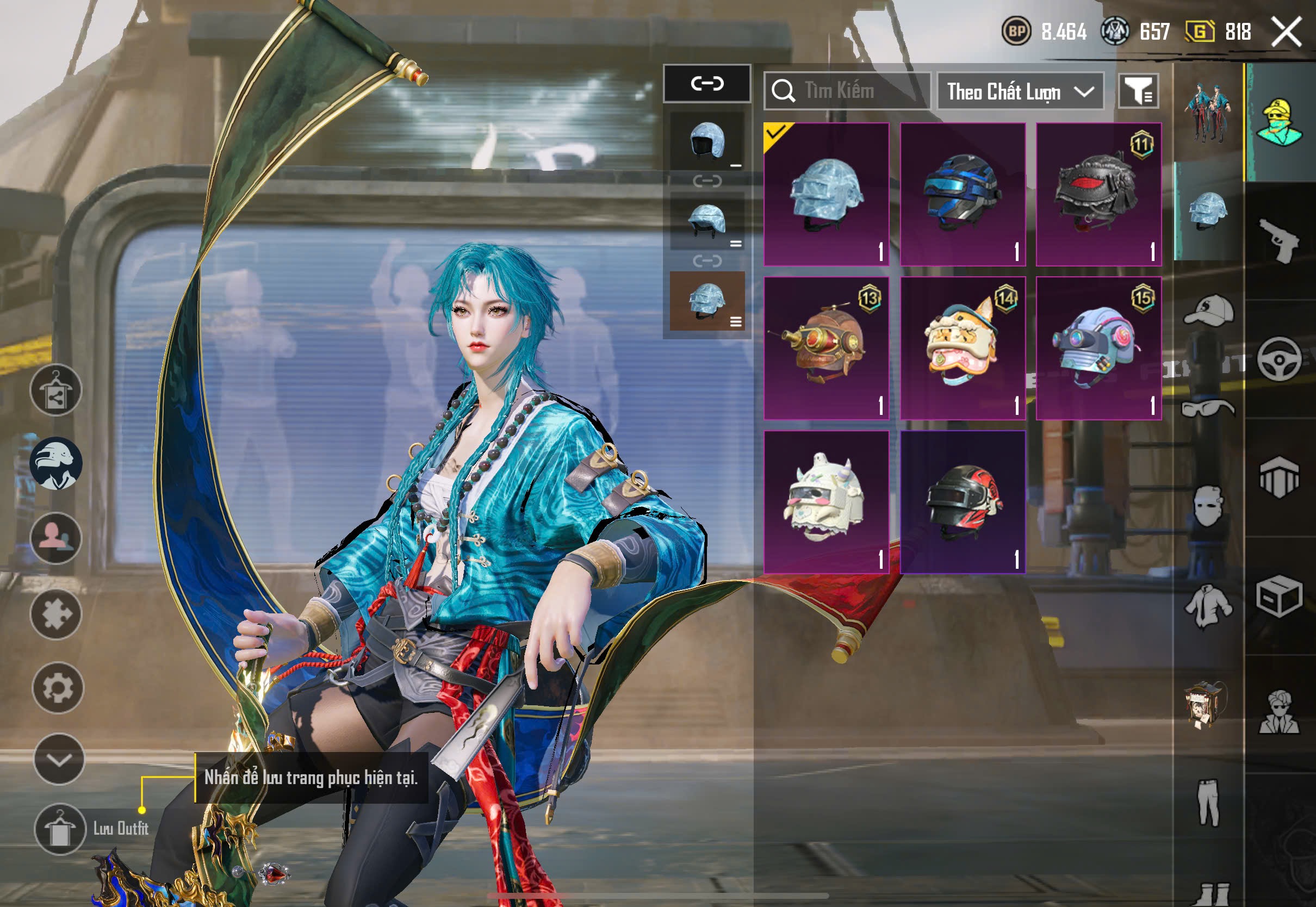The width and height of the screenshot is (1316, 907).
Task: Open the vehicle steering wheel category
Action: pos(1280,359)
